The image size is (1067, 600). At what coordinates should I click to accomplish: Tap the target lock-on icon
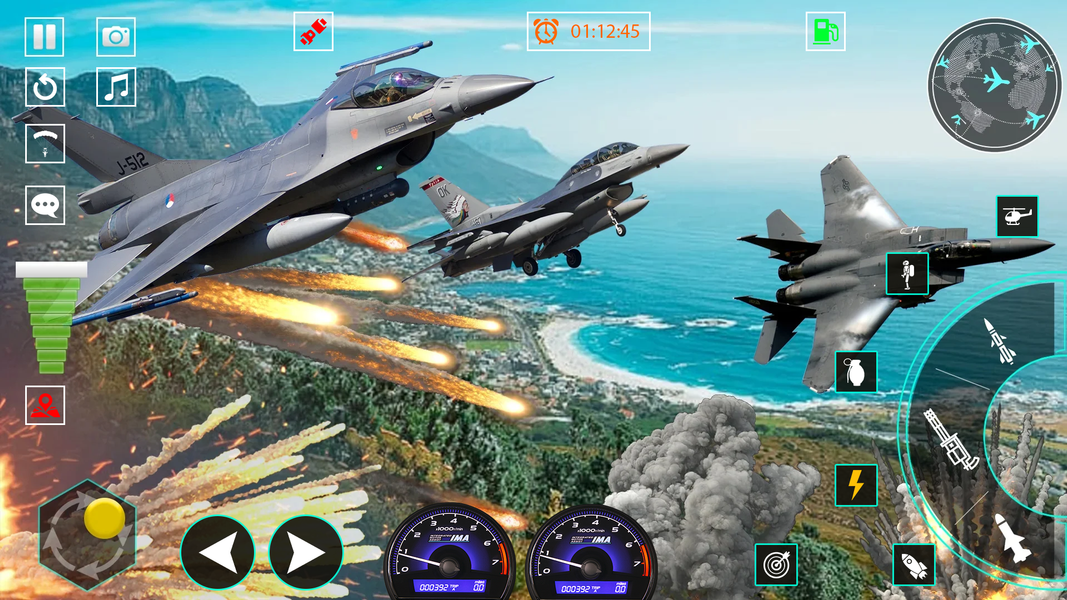pyautogui.click(x=776, y=565)
